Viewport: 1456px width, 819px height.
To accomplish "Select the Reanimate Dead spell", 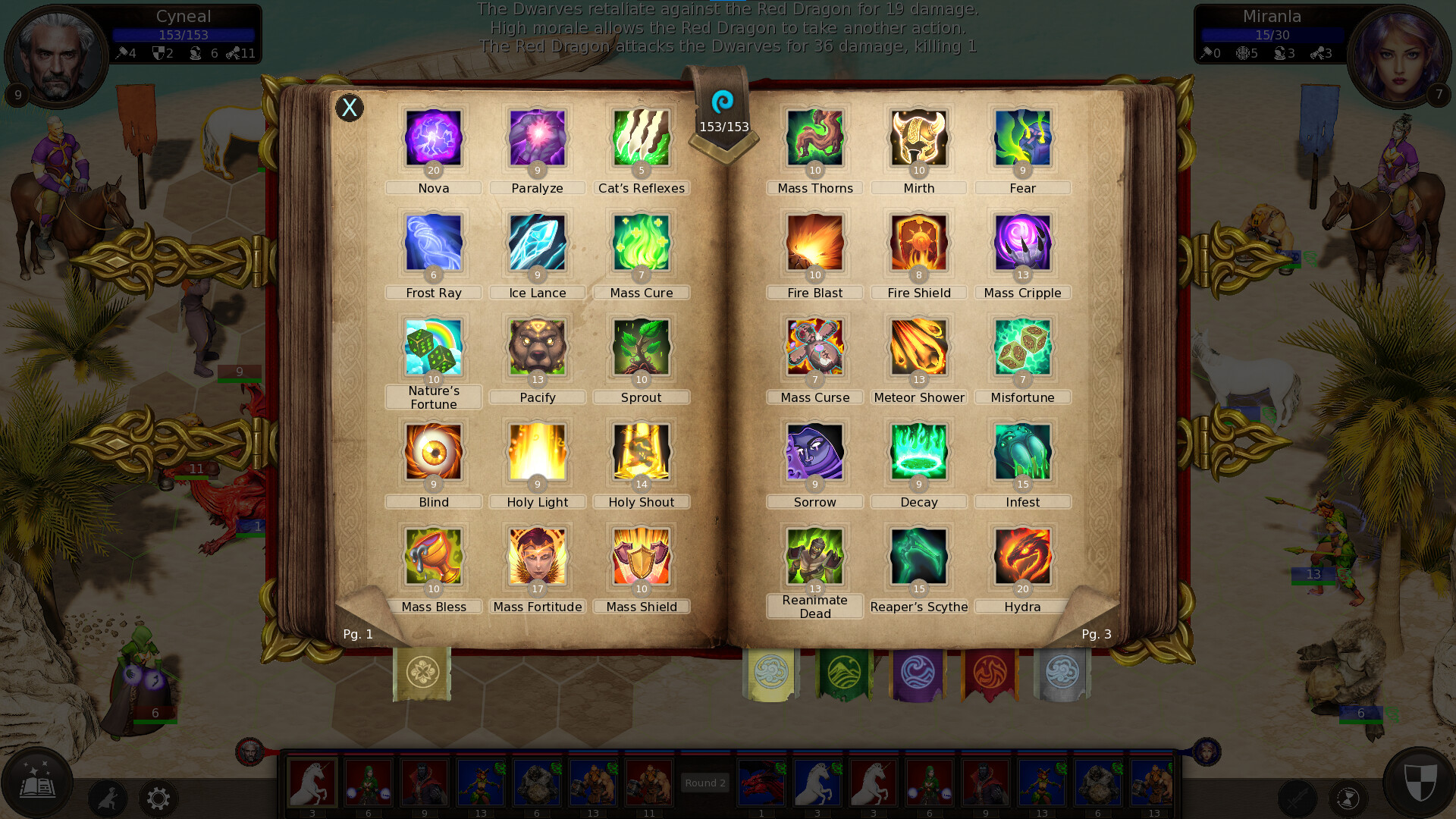I will coord(814,557).
